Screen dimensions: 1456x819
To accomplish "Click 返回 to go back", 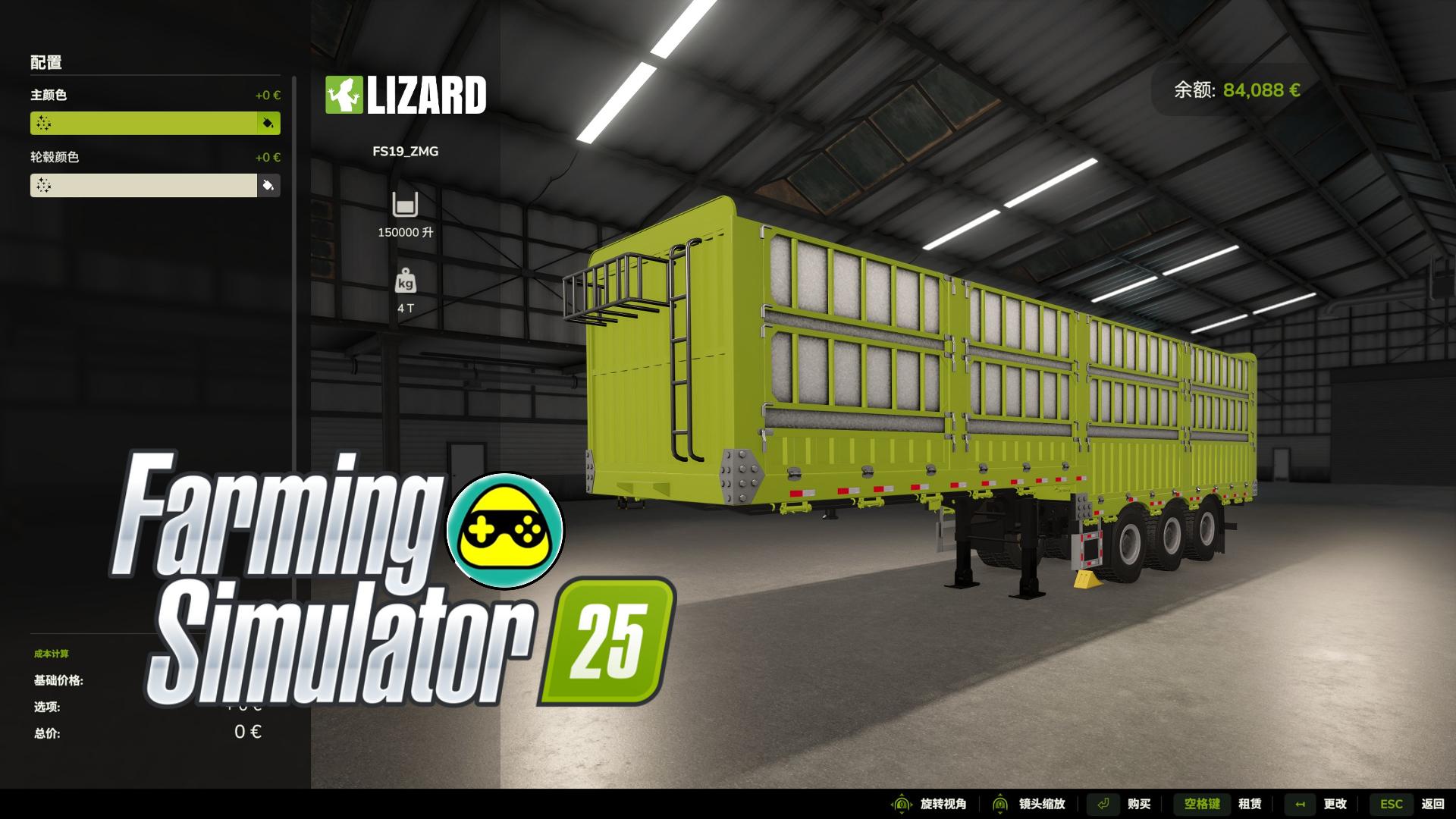I will pos(1432,803).
